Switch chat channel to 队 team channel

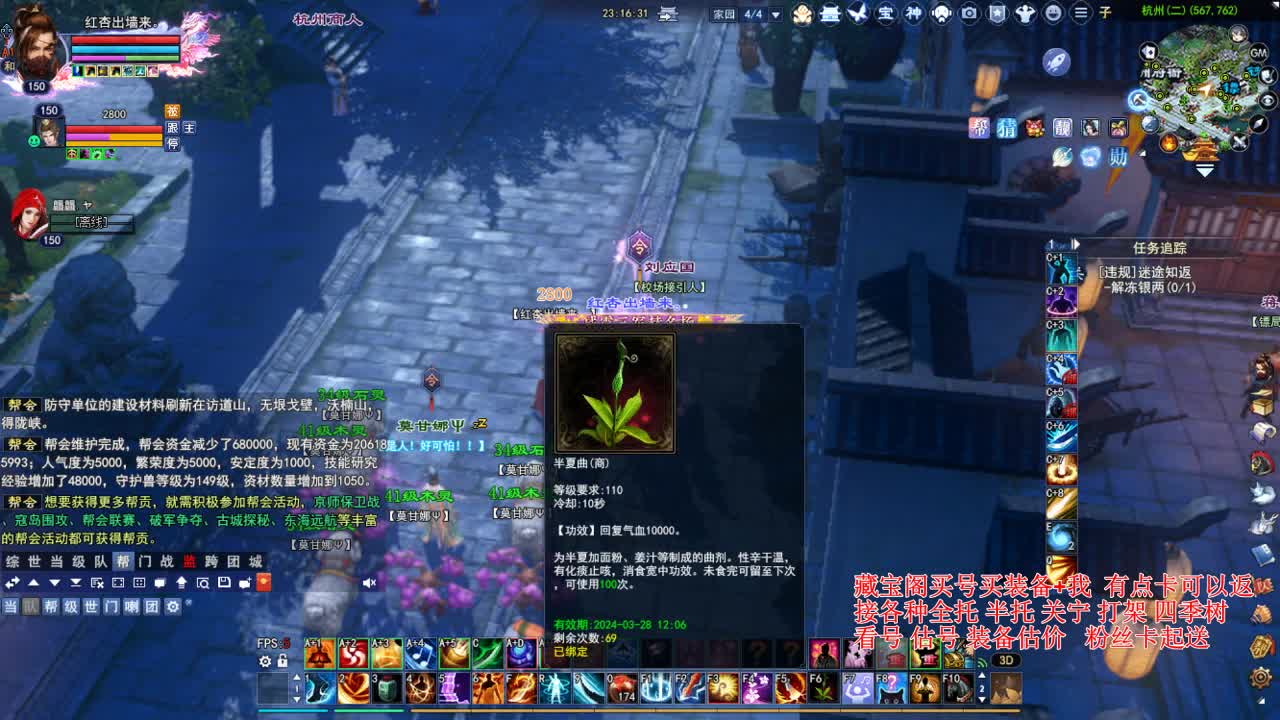pos(28,606)
